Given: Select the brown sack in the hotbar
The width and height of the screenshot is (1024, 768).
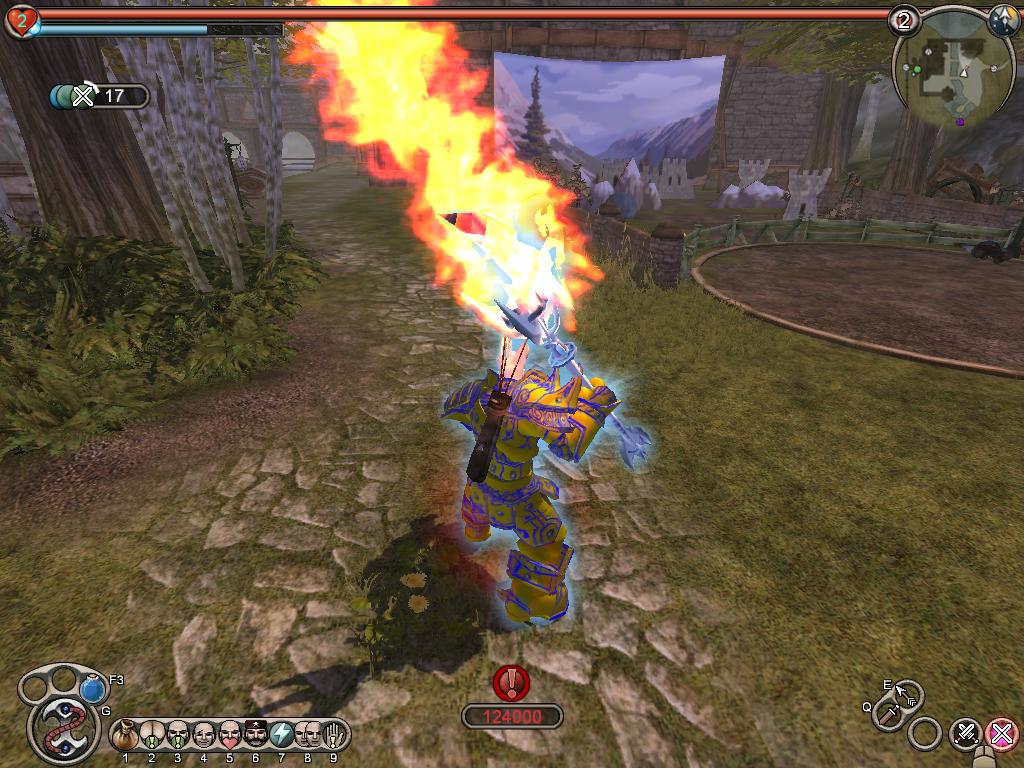Looking at the screenshot, I should coord(125,735).
